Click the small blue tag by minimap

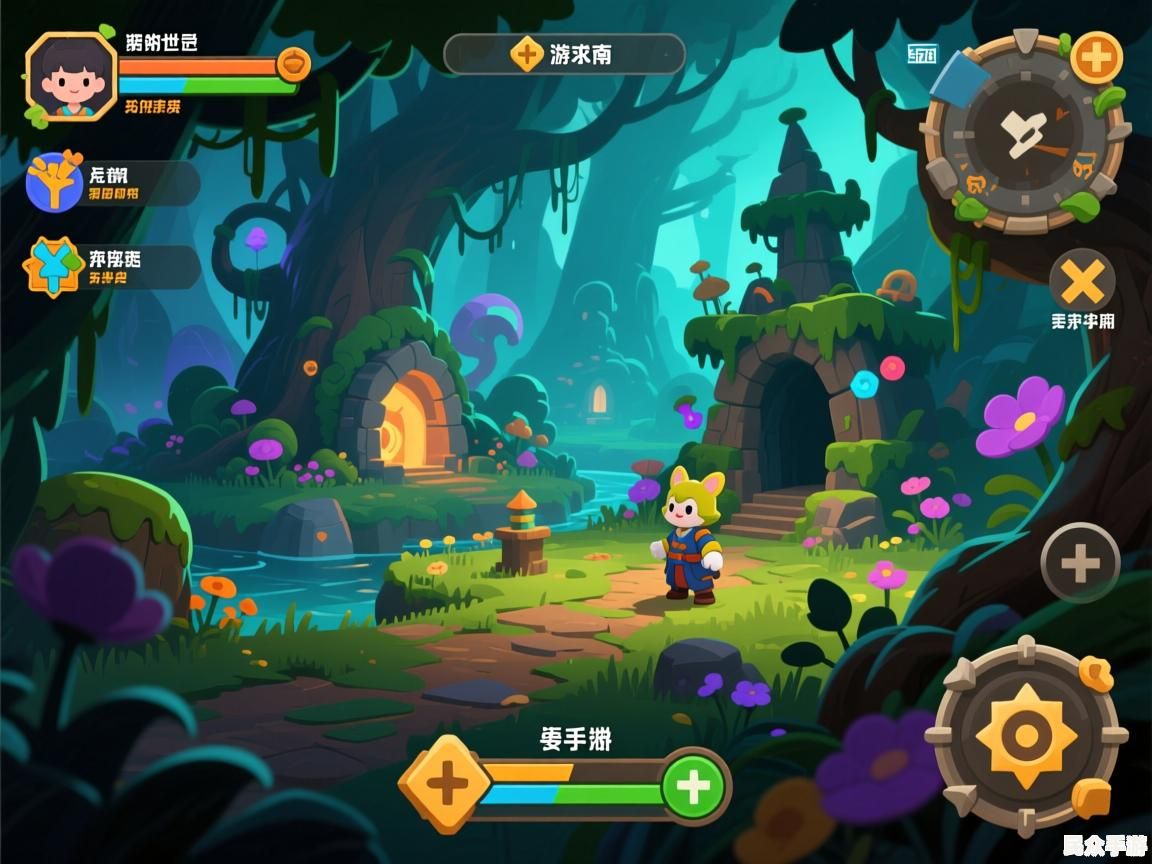click(x=921, y=54)
